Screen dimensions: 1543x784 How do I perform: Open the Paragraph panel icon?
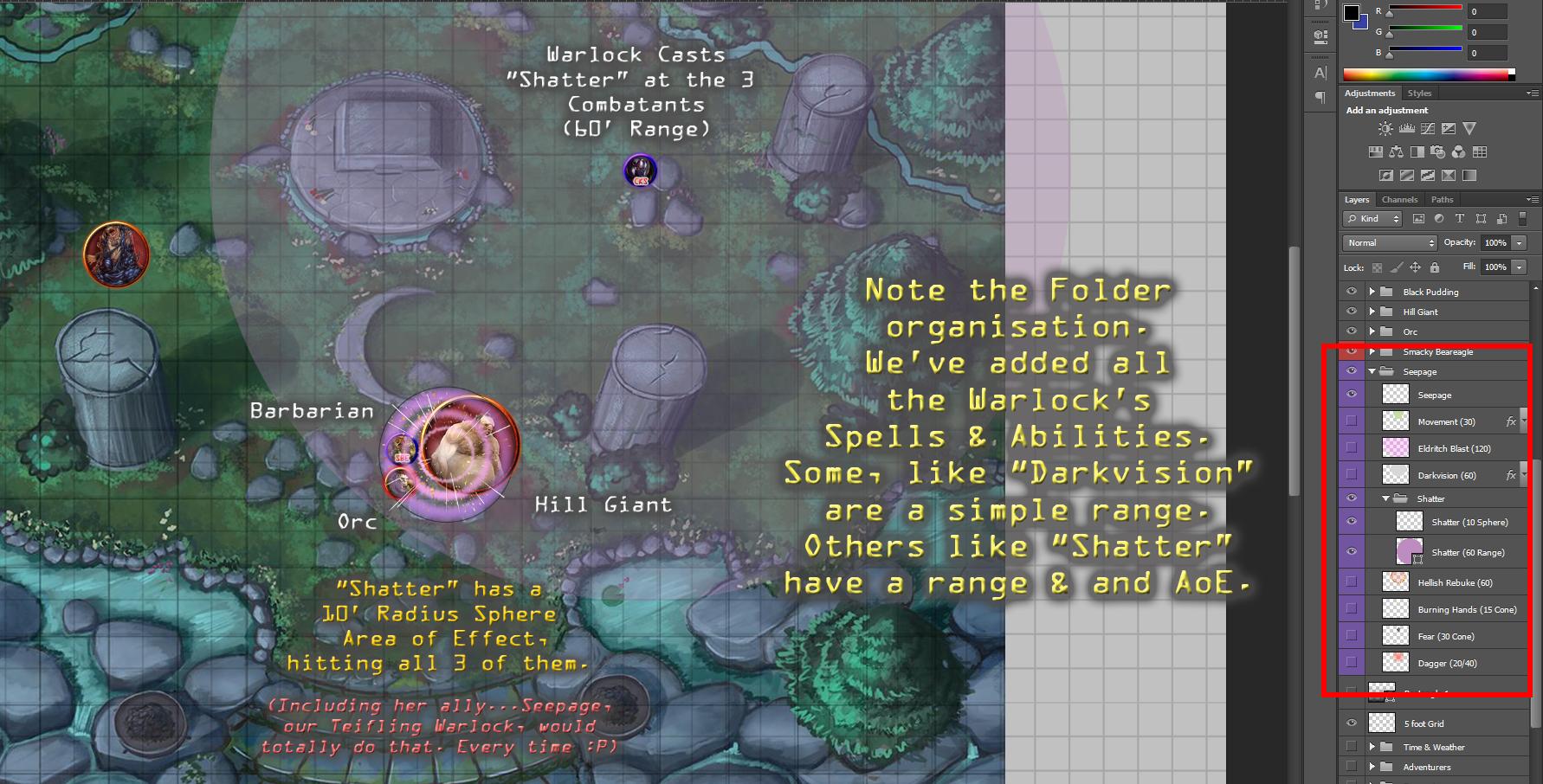(1320, 97)
